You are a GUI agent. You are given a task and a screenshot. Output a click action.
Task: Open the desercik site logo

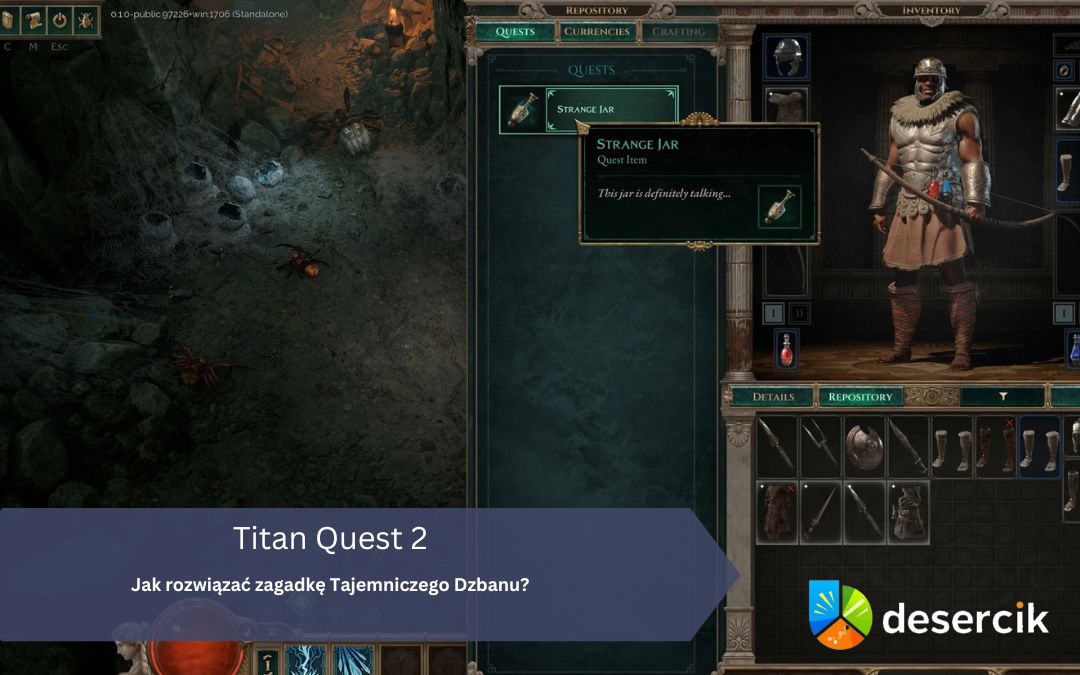point(929,615)
